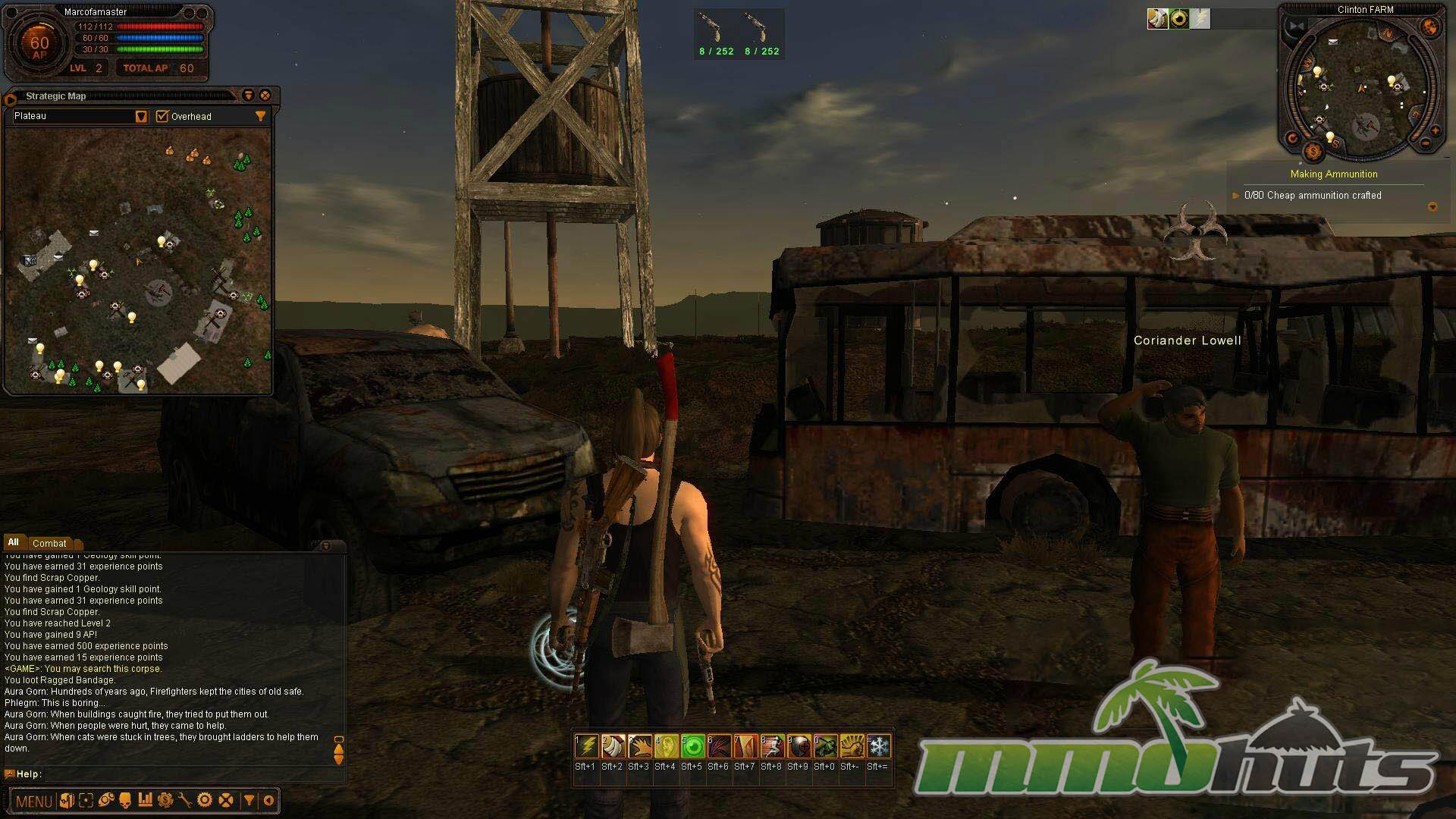This screenshot has height=819, width=1456.
Task: Toggle the Overhead checkbox
Action: pos(162,116)
